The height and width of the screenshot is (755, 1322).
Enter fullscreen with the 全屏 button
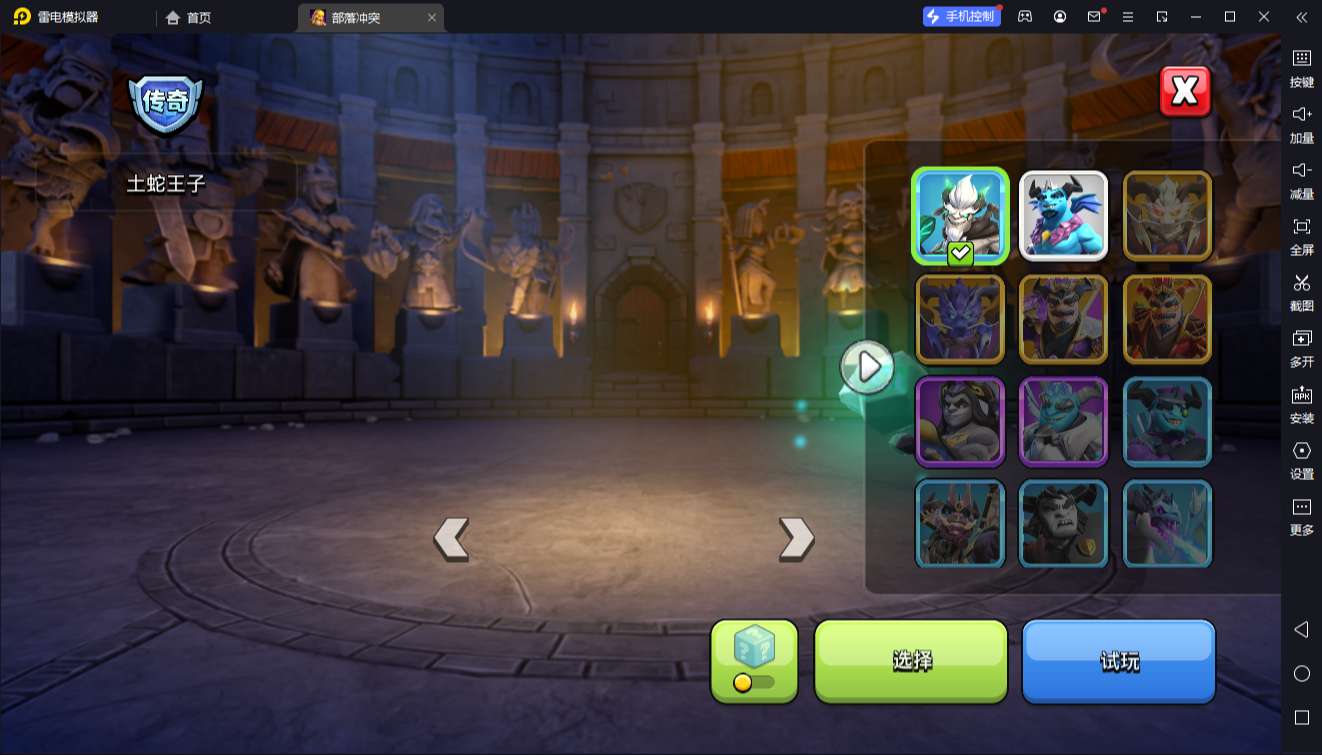[1301, 235]
